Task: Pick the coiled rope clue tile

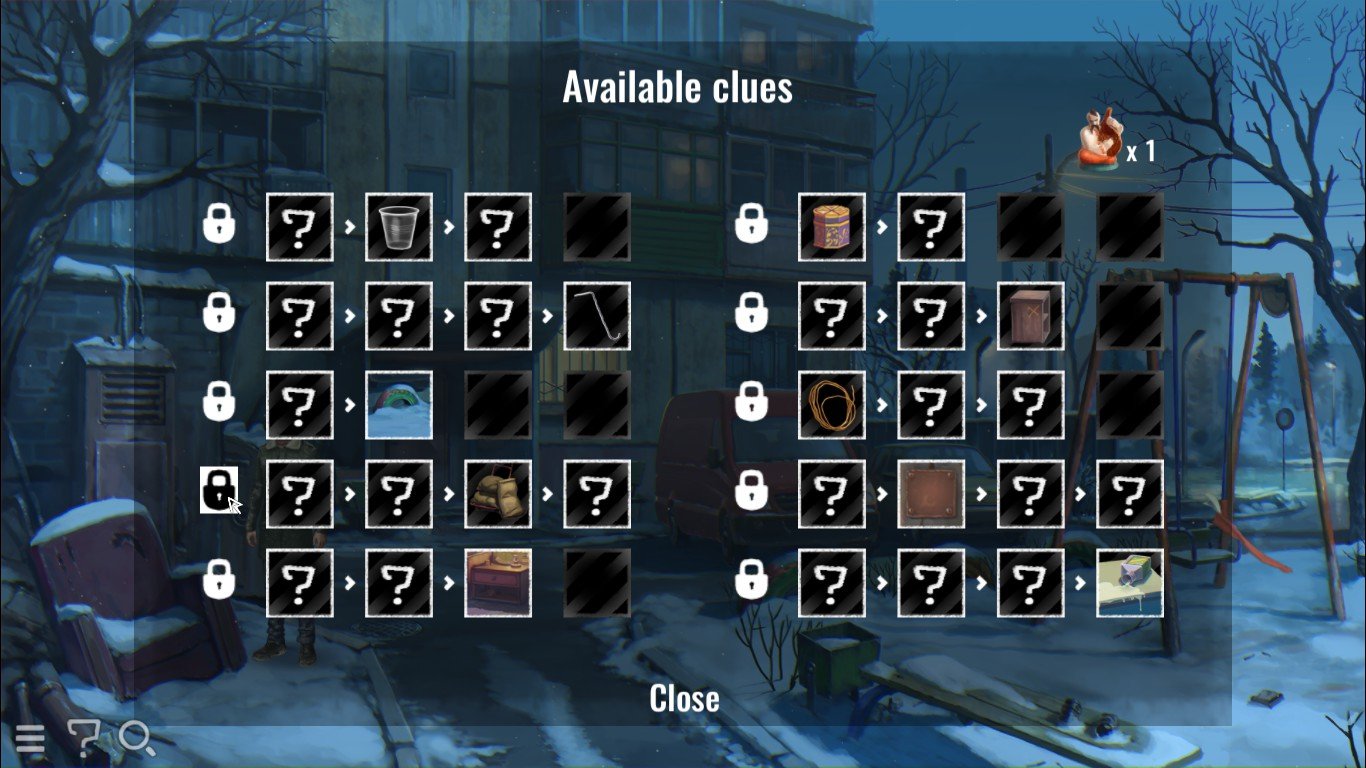Action: coord(832,405)
